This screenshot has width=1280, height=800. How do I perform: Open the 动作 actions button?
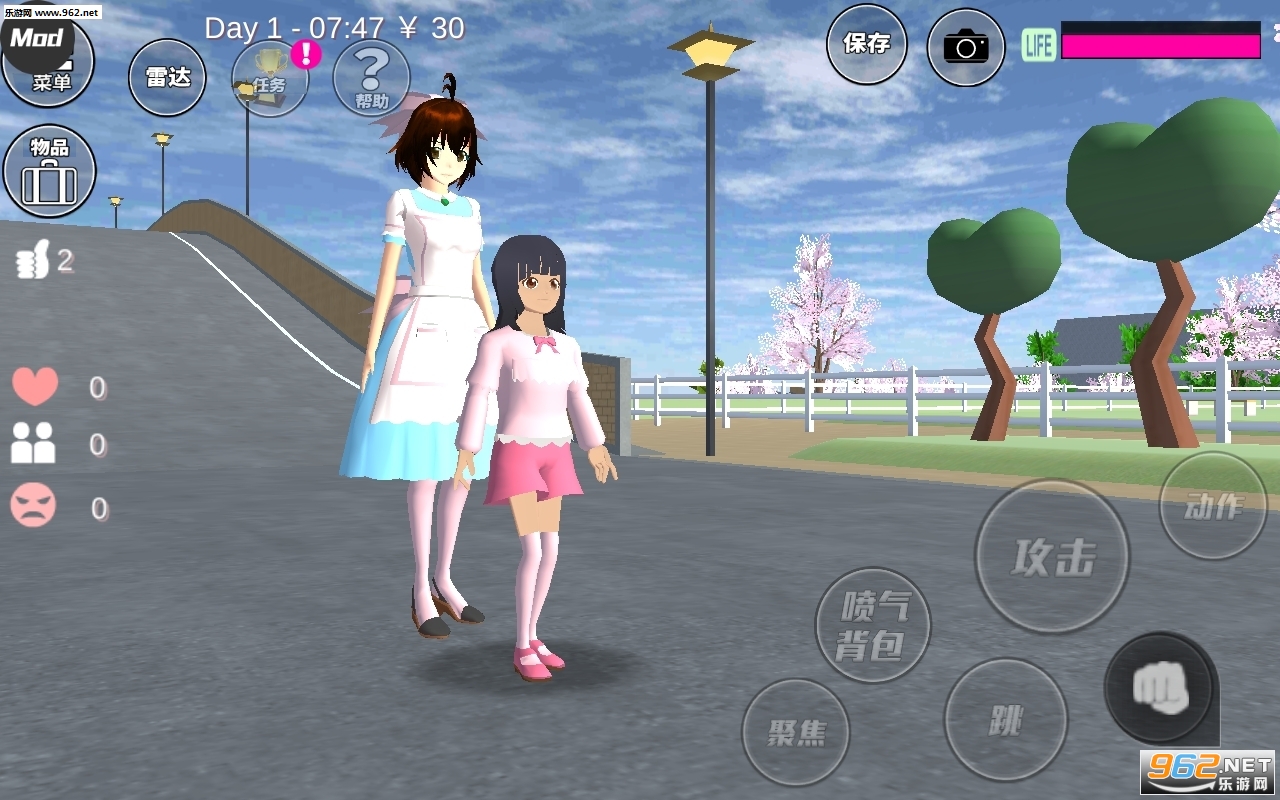tap(1212, 506)
